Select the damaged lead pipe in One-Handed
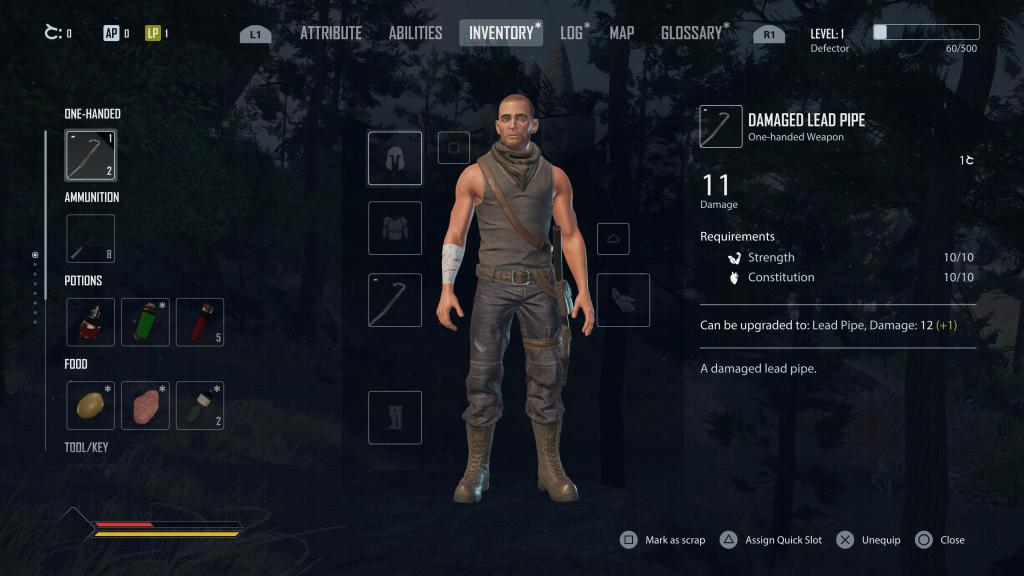Screen dimensions: 1024x576 tap(91, 155)
